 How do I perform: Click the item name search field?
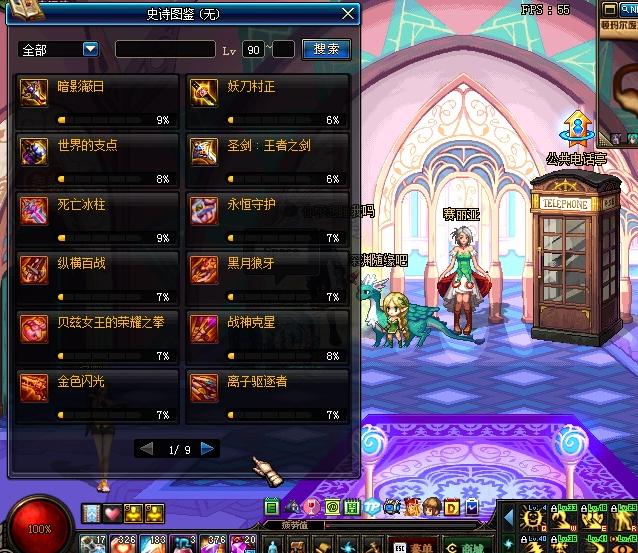(x=165, y=48)
